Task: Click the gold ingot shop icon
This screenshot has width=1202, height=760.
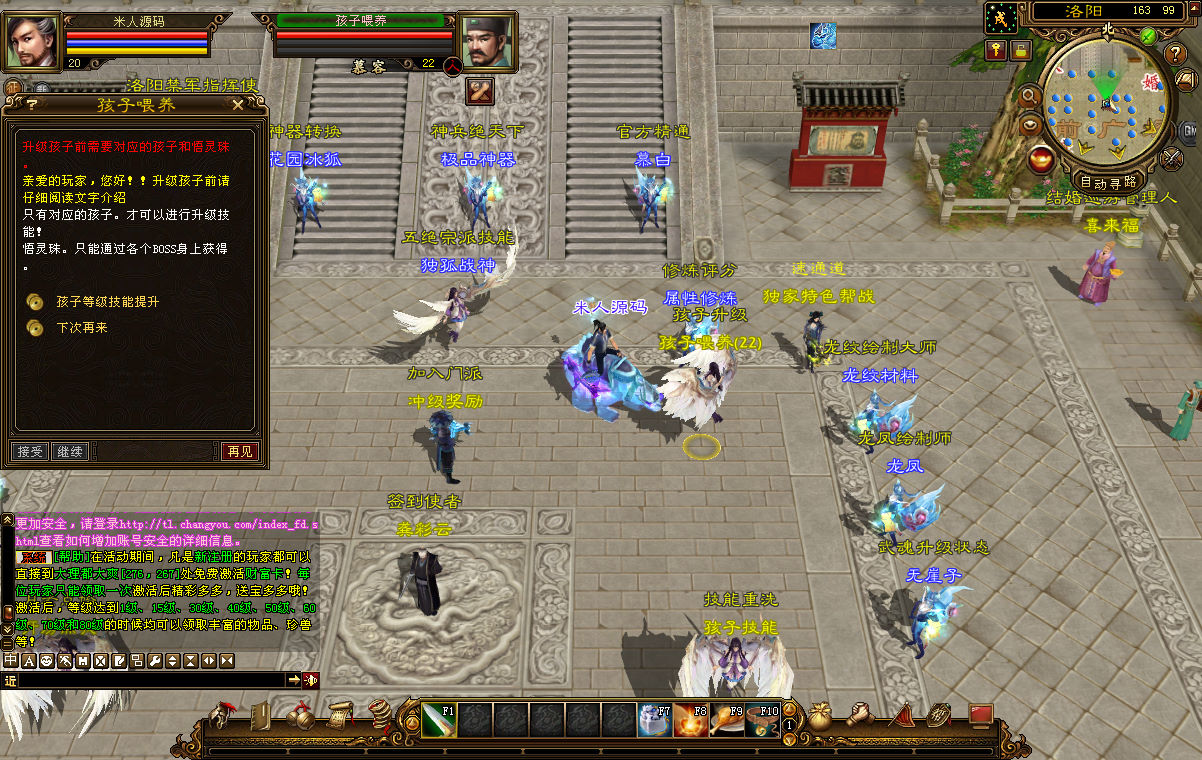Action: 1041,157
